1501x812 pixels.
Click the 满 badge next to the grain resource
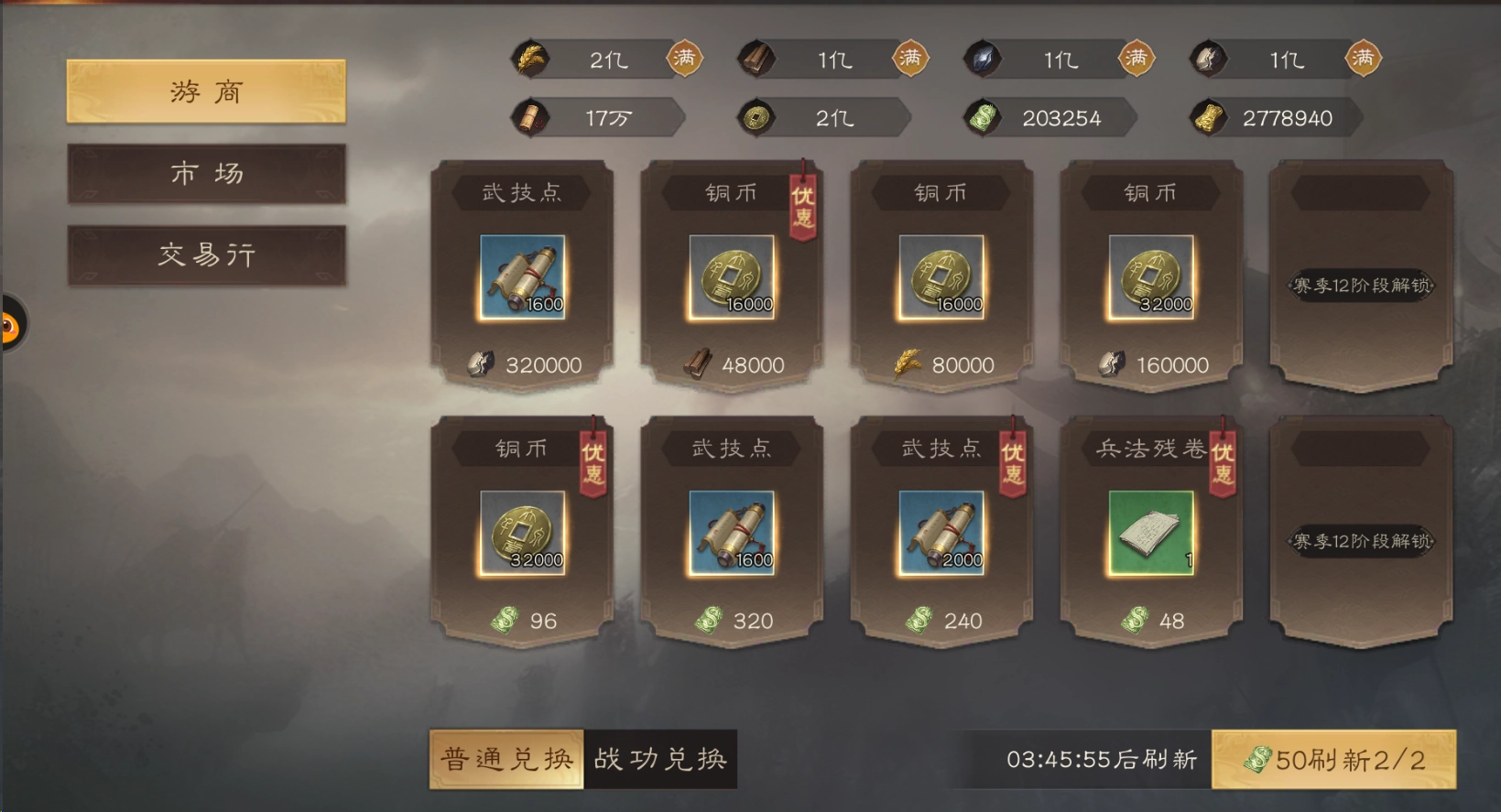pos(687,58)
